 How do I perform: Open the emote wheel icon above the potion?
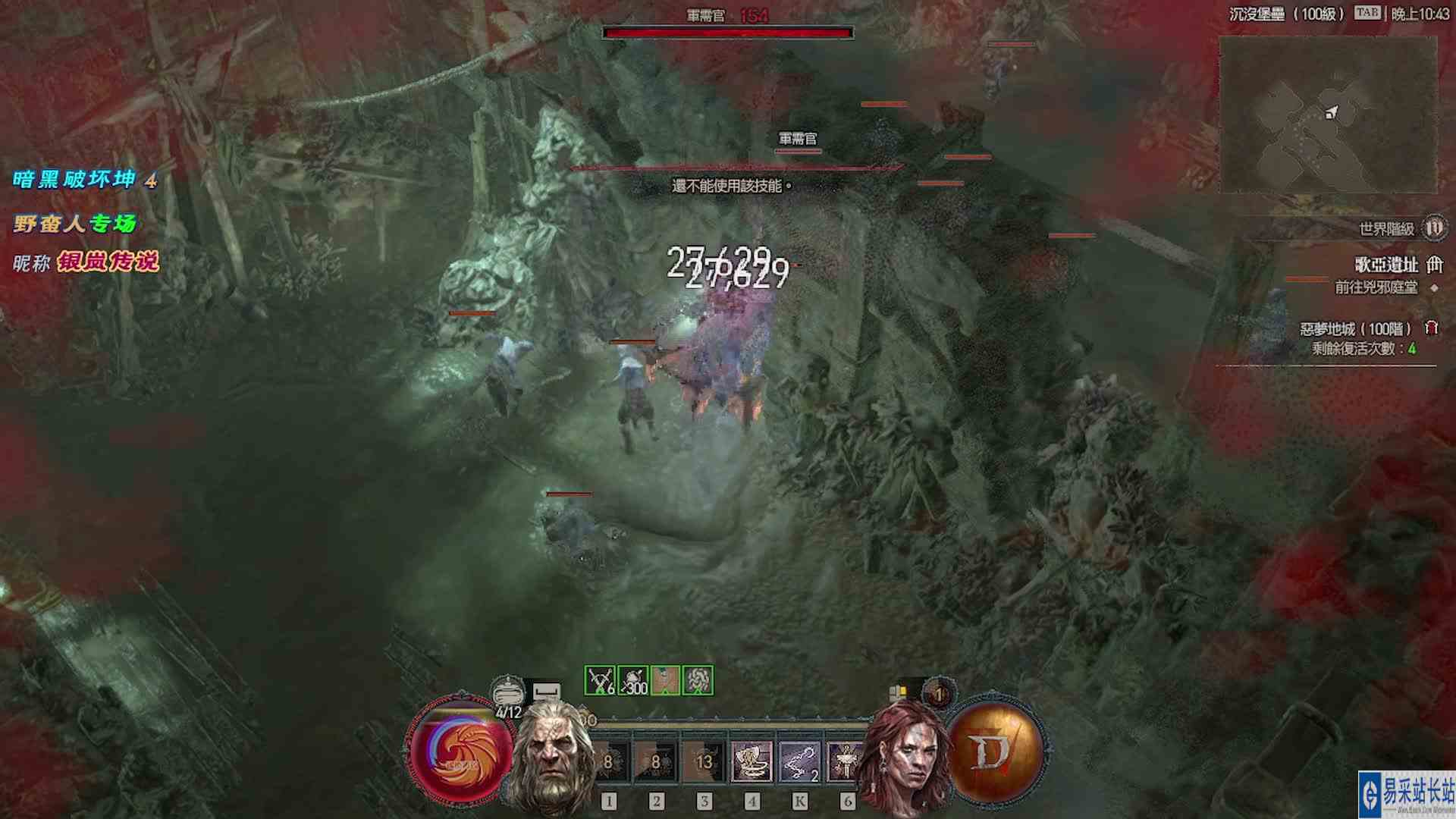coord(546,688)
